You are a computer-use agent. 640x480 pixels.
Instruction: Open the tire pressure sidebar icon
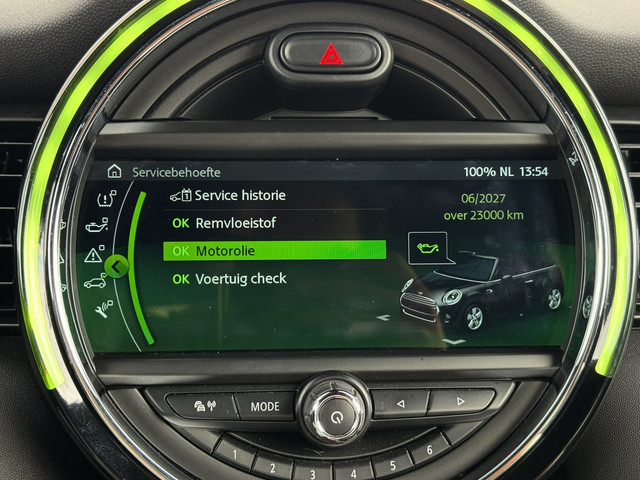click(105, 198)
